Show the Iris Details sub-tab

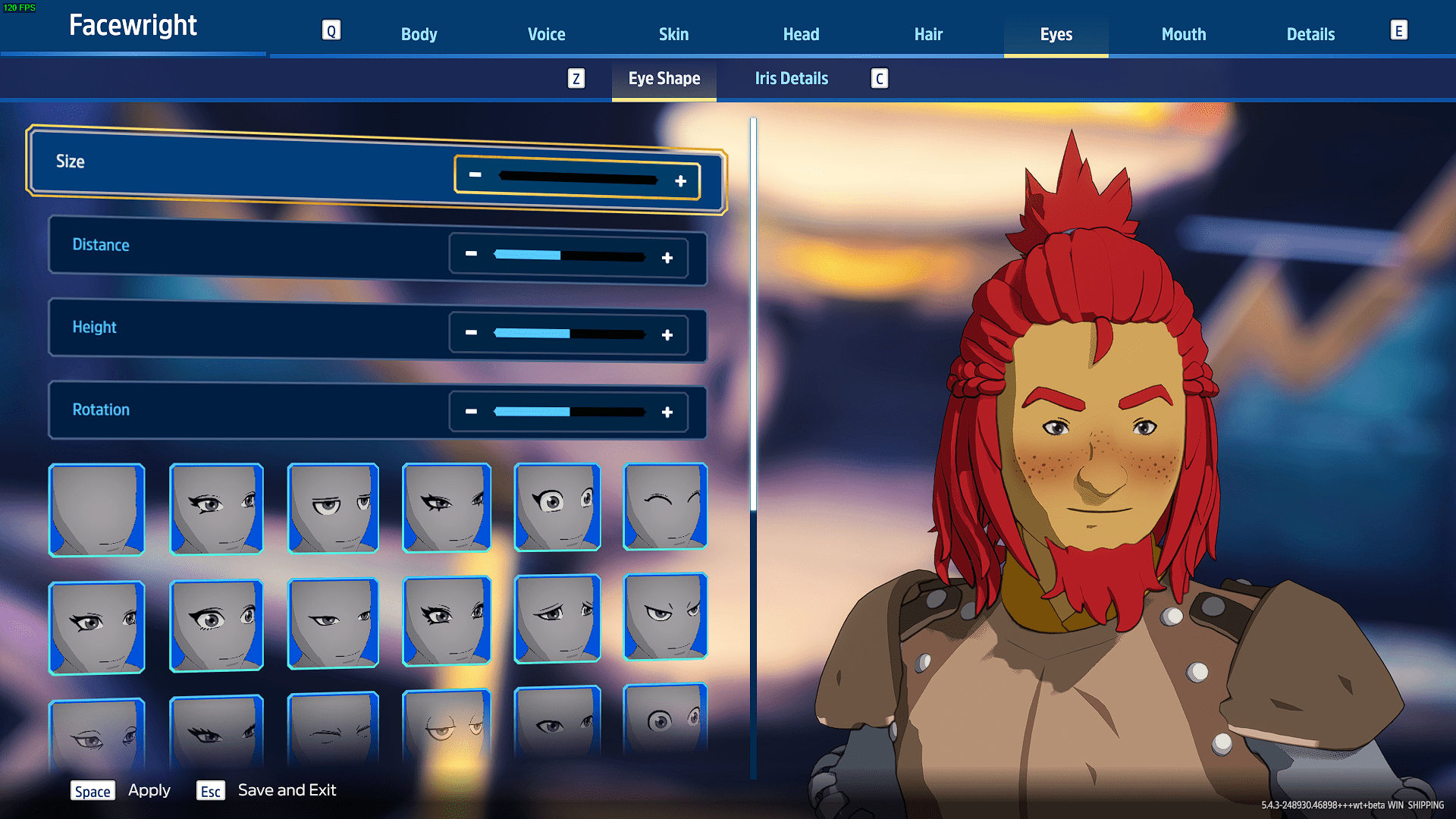tap(791, 78)
